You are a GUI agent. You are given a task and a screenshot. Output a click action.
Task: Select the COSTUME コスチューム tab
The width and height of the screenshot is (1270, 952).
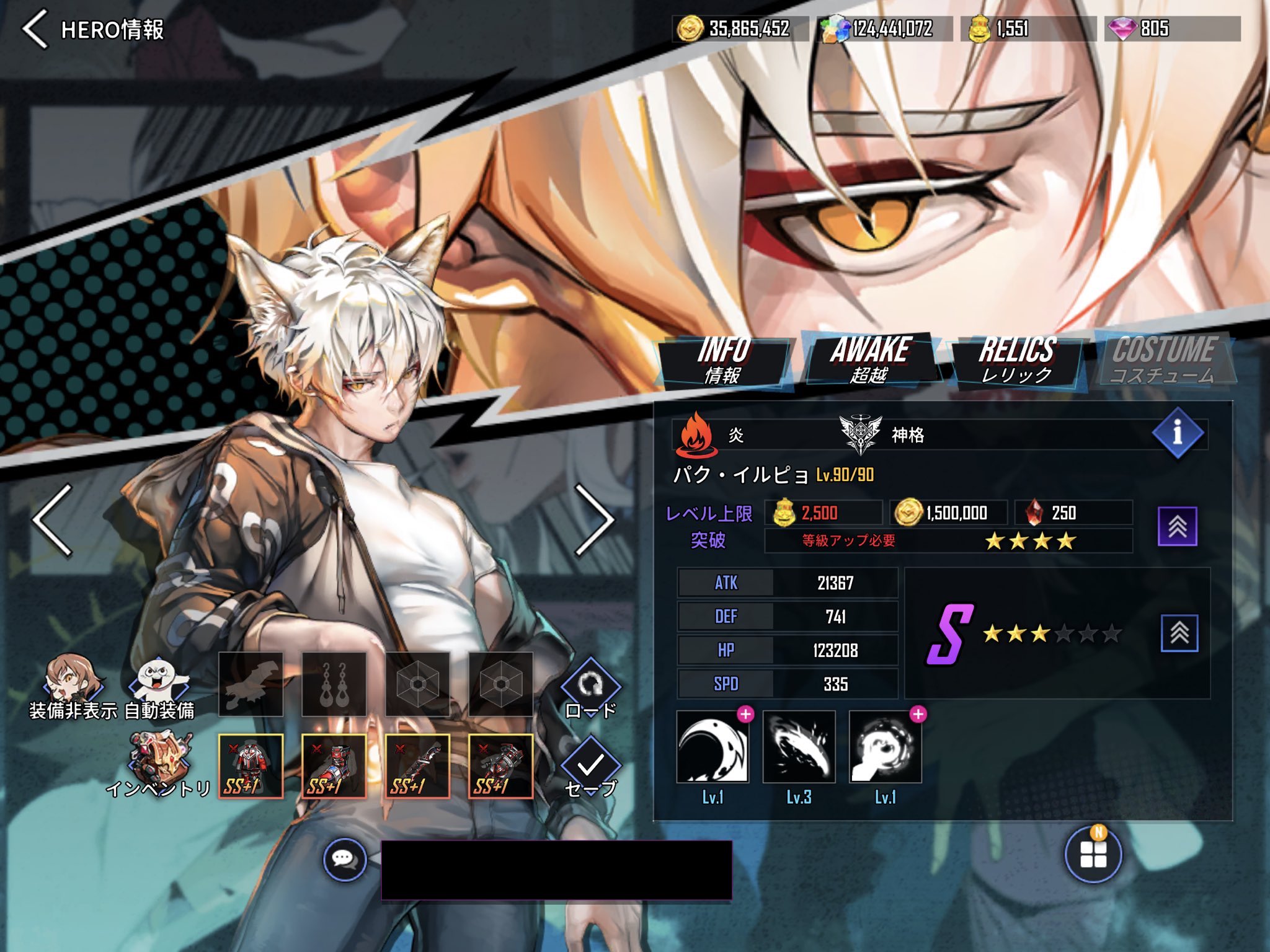coord(1164,360)
